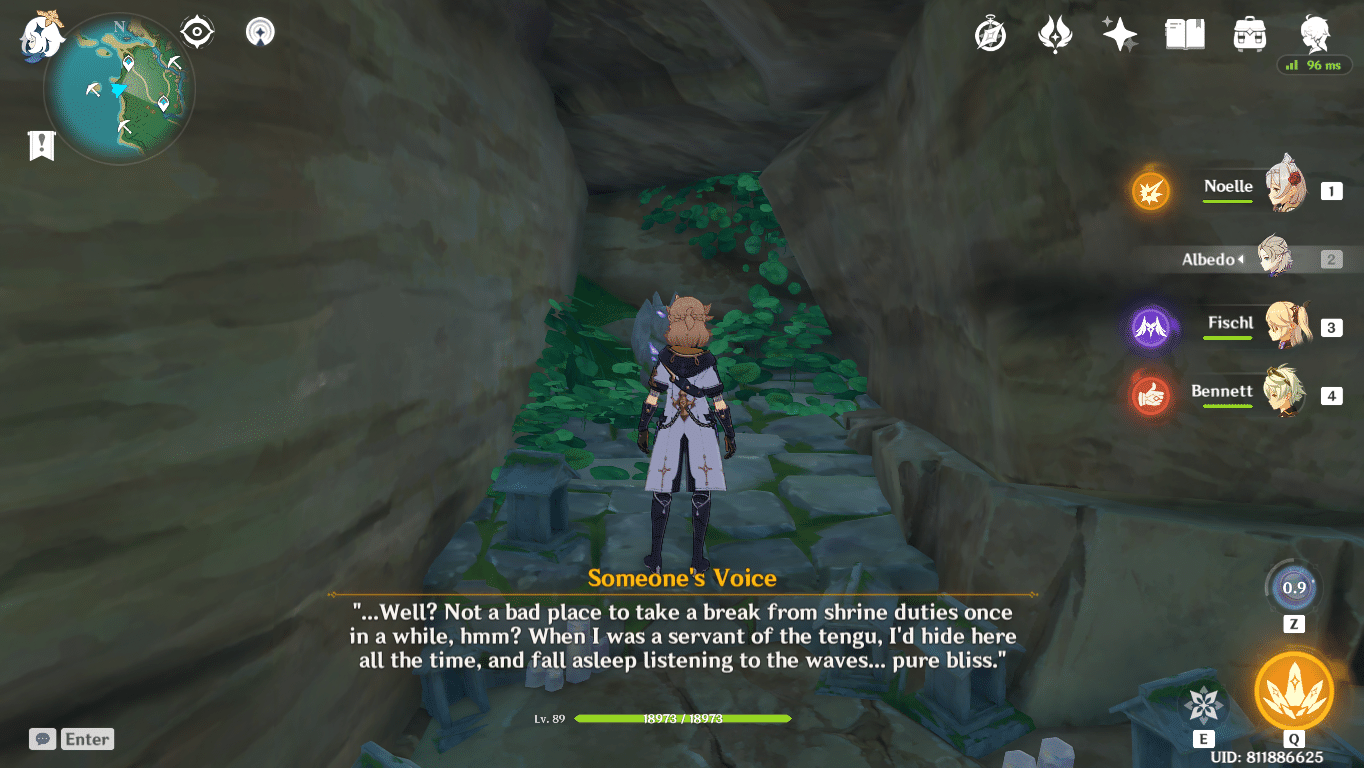Select Bennett's character portrait
The height and width of the screenshot is (768, 1364).
(x=1286, y=395)
